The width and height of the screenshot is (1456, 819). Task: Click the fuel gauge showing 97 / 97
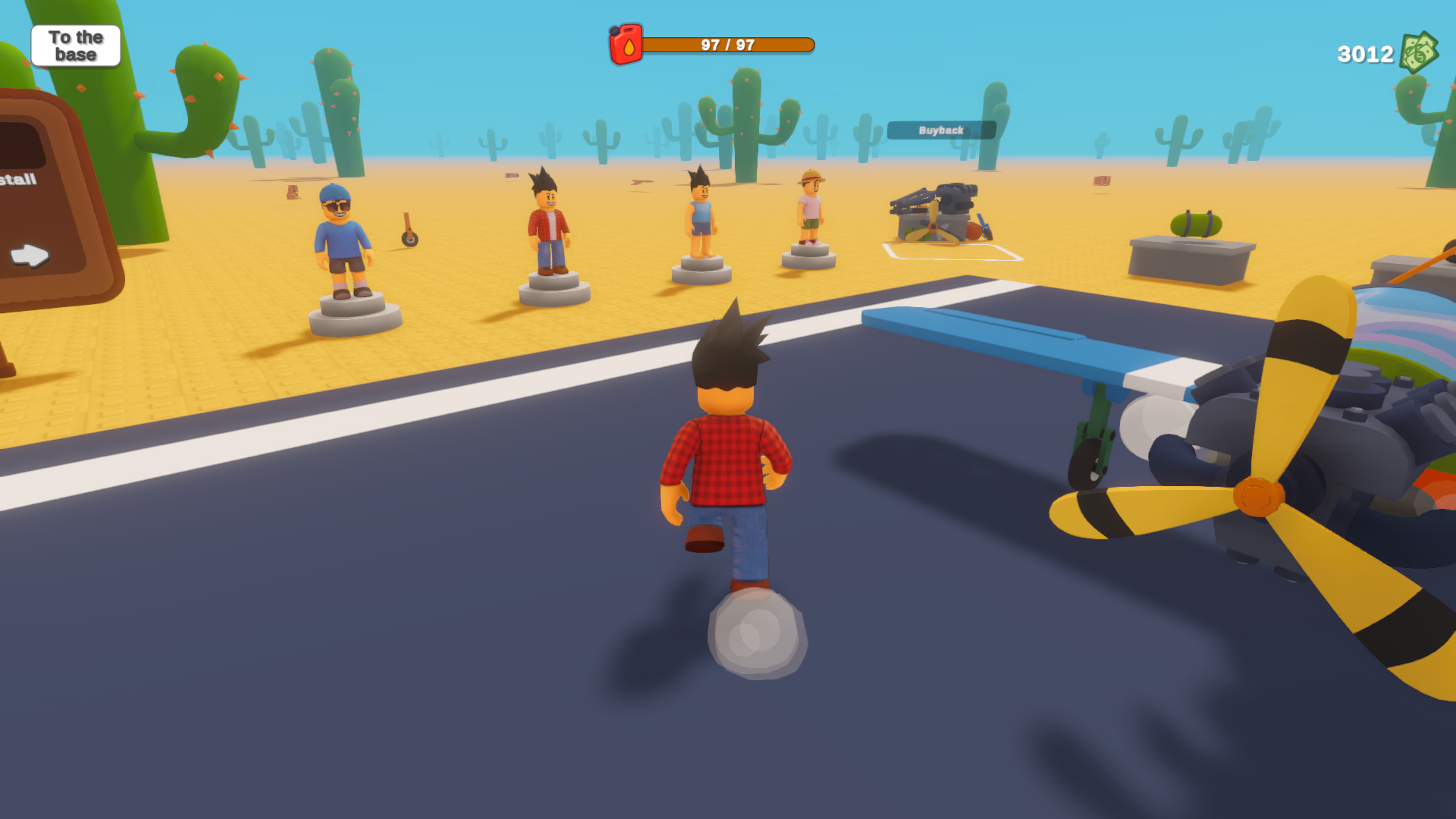click(728, 44)
